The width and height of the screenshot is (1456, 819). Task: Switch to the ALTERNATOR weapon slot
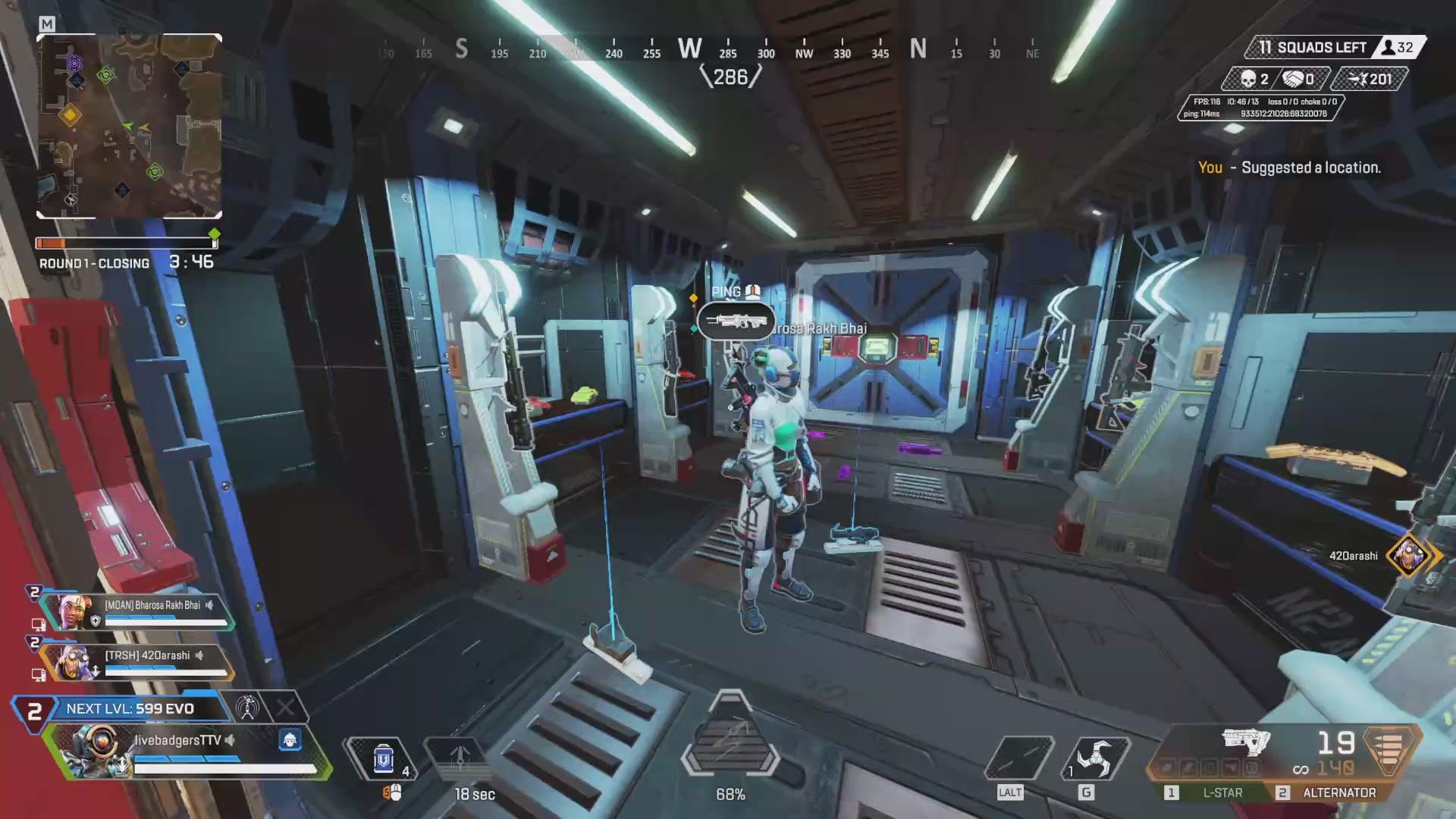point(1331,792)
